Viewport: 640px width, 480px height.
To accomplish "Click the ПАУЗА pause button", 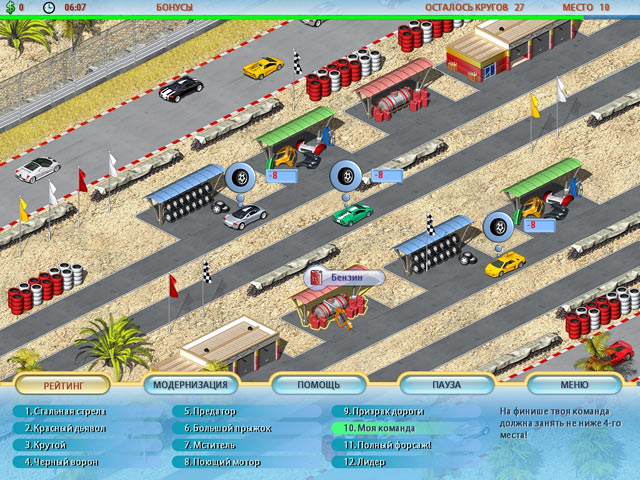I will coord(447,384).
